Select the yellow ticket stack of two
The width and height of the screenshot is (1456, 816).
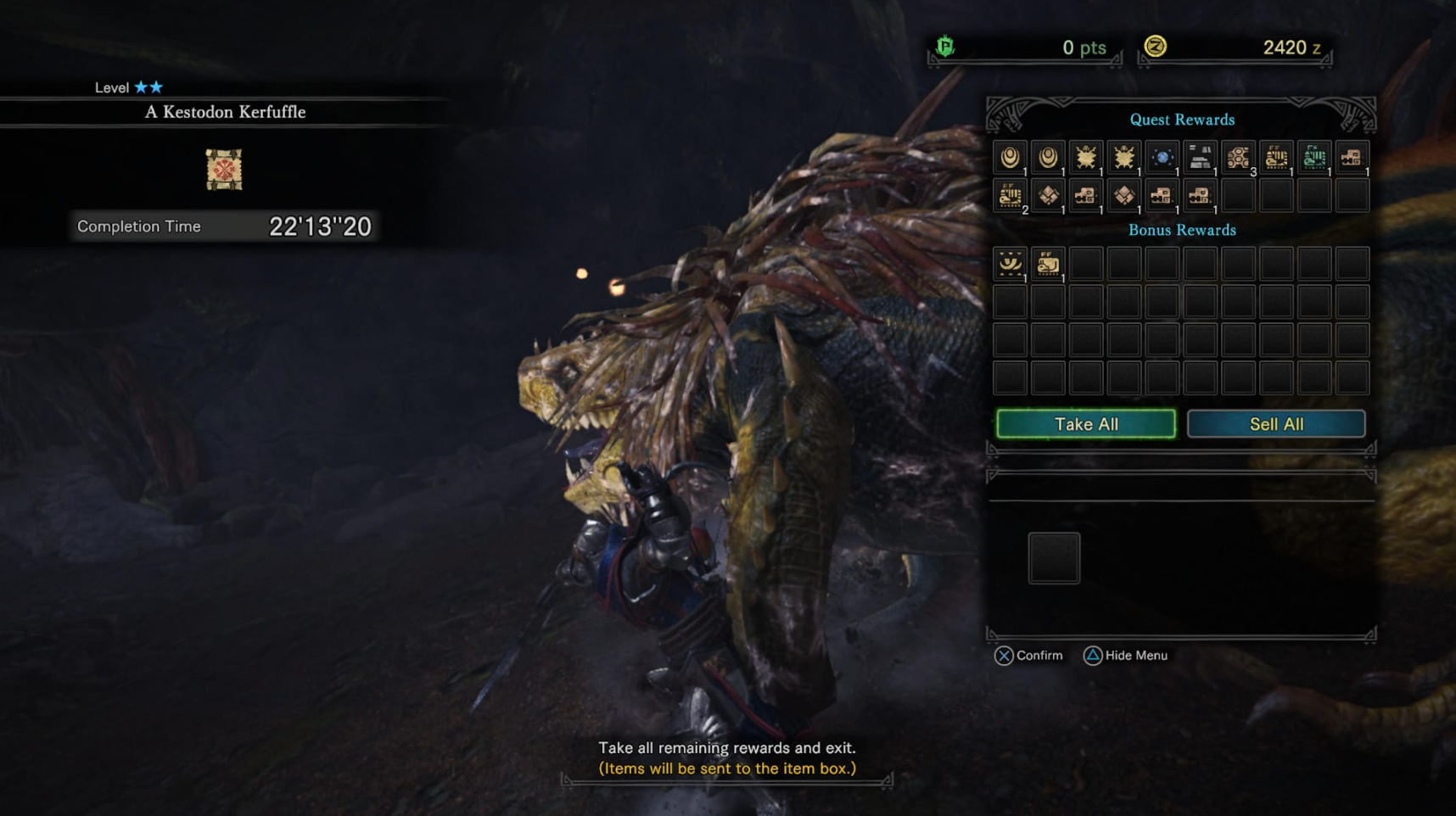click(x=1010, y=196)
